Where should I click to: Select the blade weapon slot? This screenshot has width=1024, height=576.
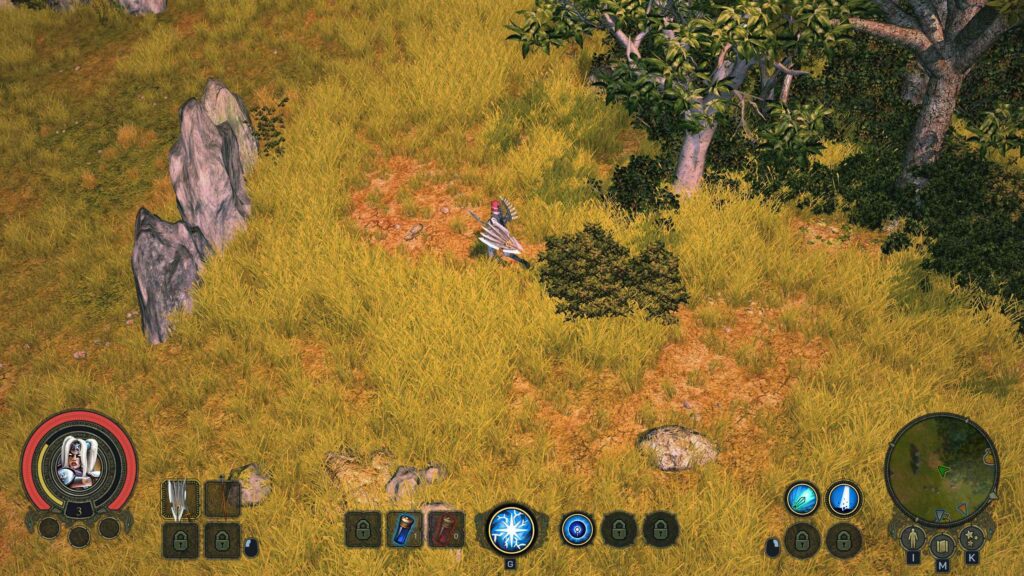(180, 498)
